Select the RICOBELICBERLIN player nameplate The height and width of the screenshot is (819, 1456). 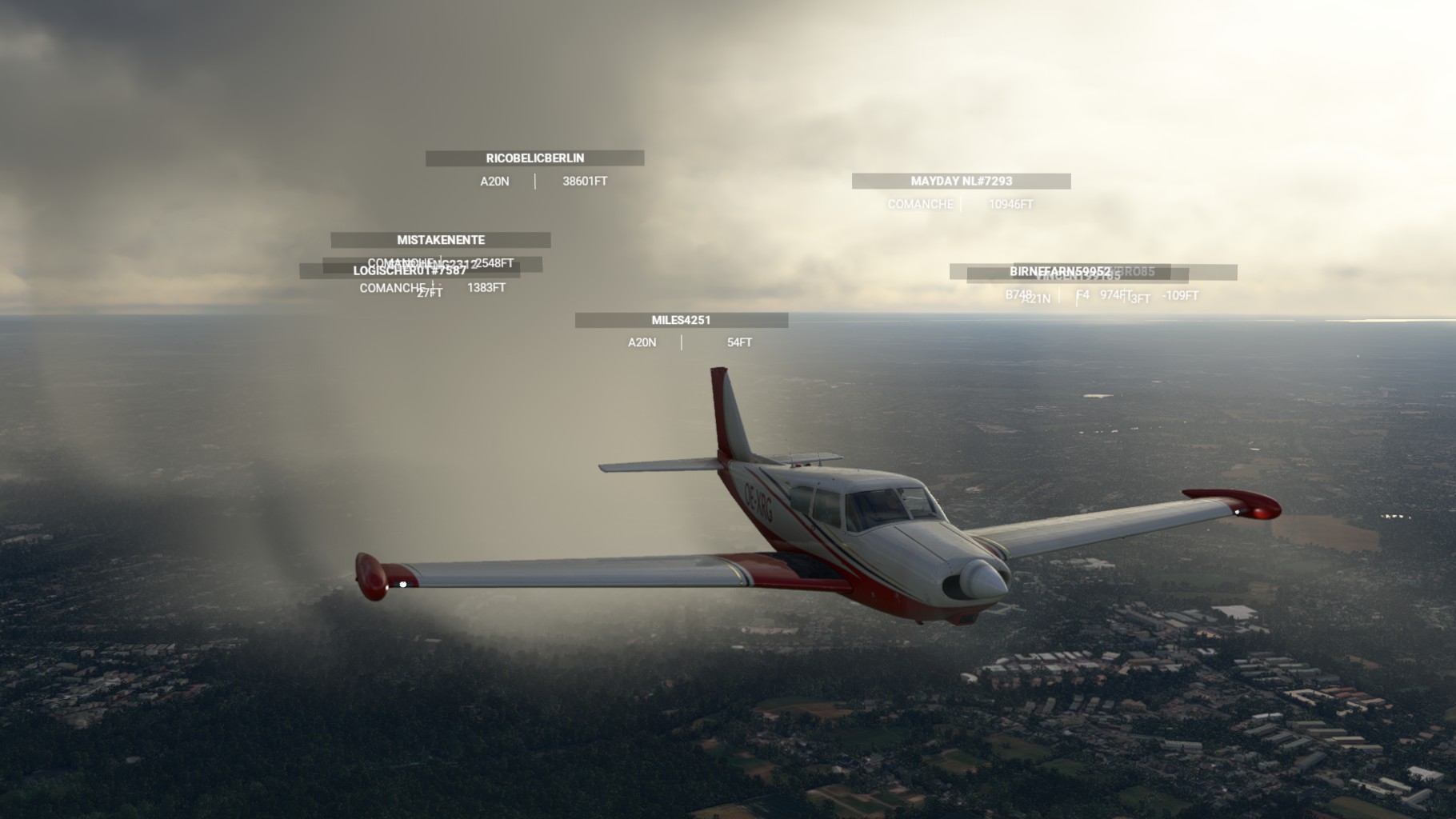coord(534,158)
